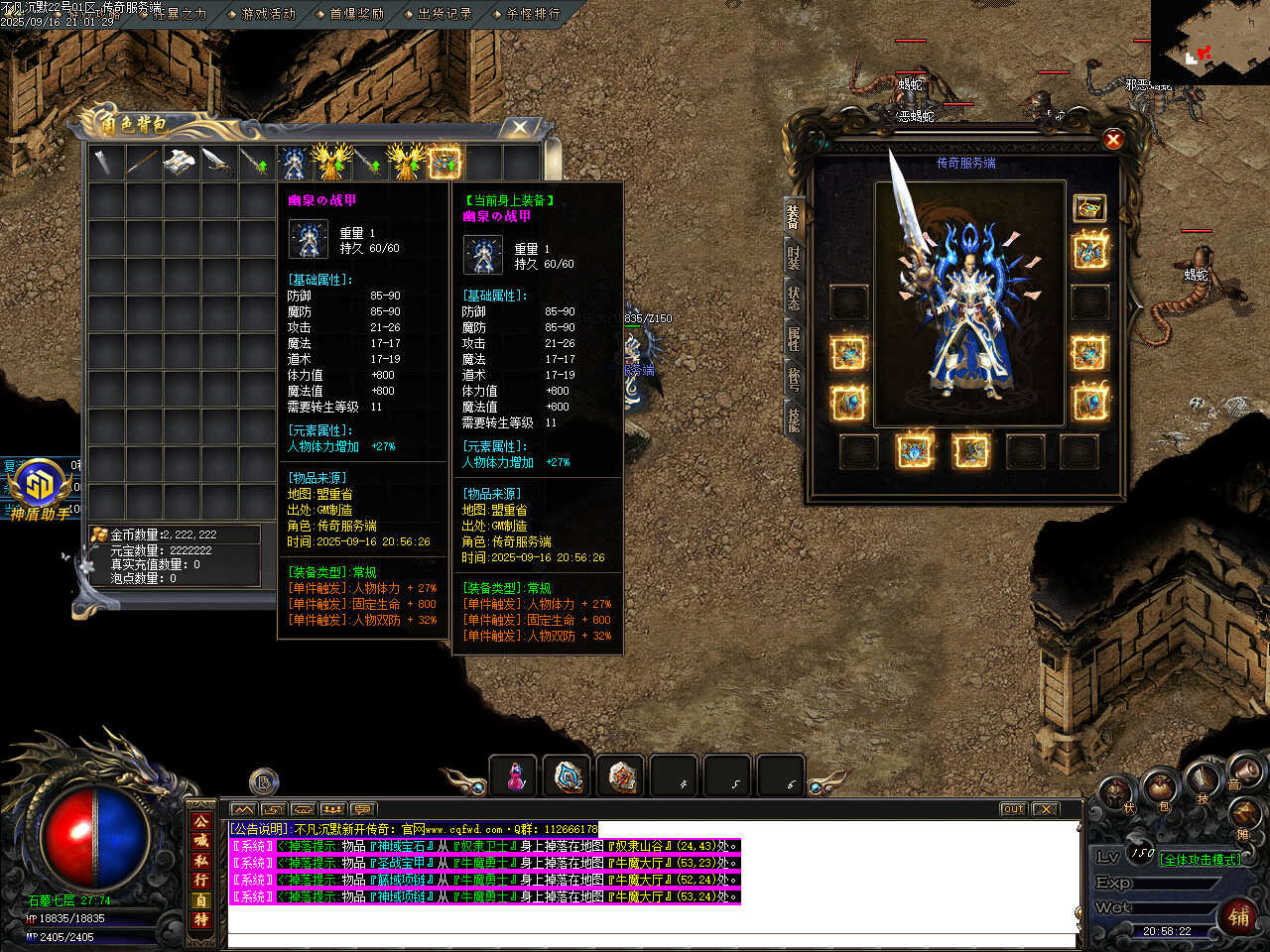Switch to the 时装 fashion tab
The height and width of the screenshot is (952, 1270).
(794, 257)
